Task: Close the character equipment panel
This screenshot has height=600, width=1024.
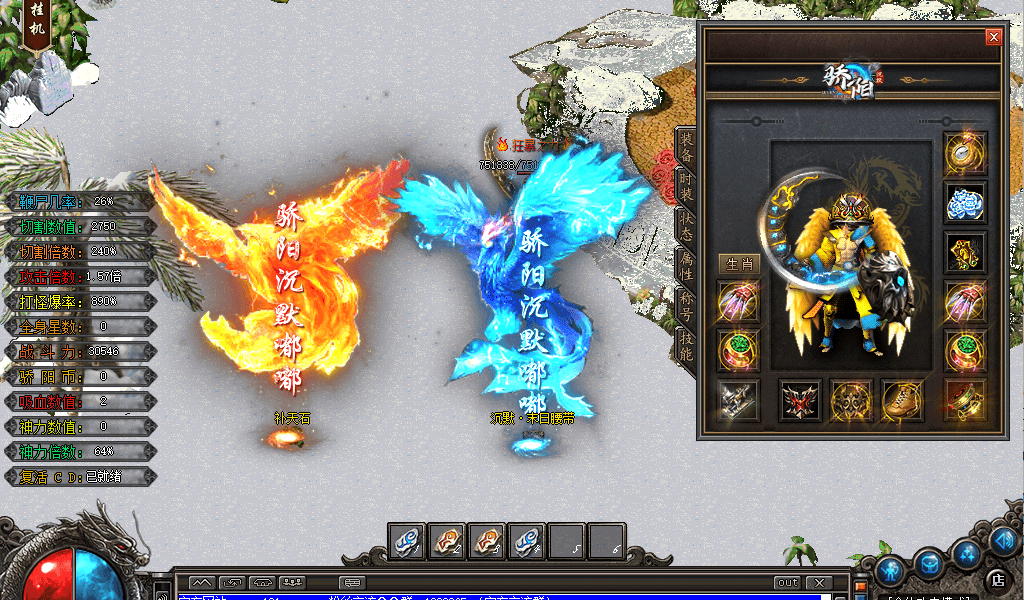Action: (993, 37)
